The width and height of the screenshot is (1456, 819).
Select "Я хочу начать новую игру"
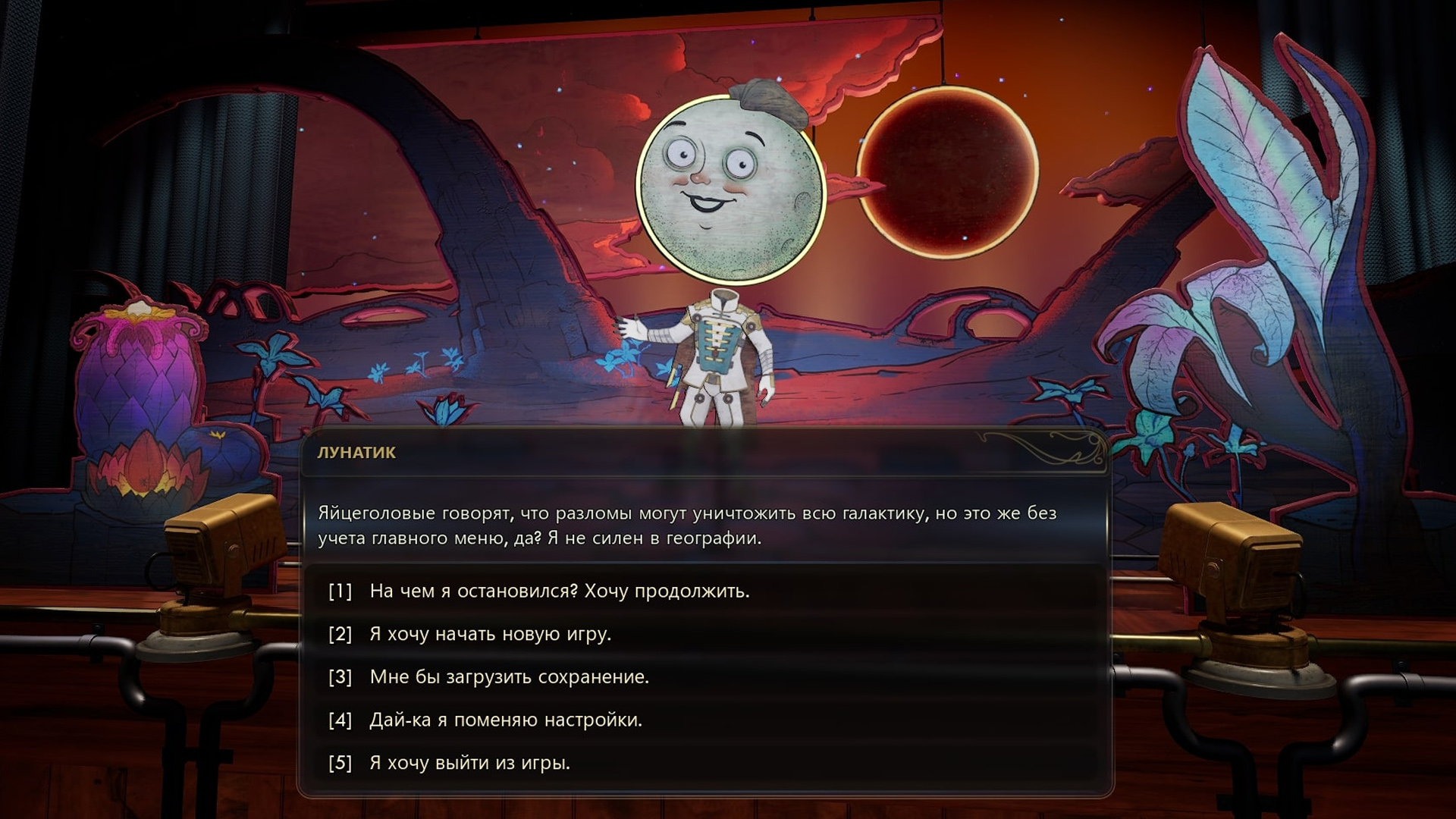[x=490, y=634]
